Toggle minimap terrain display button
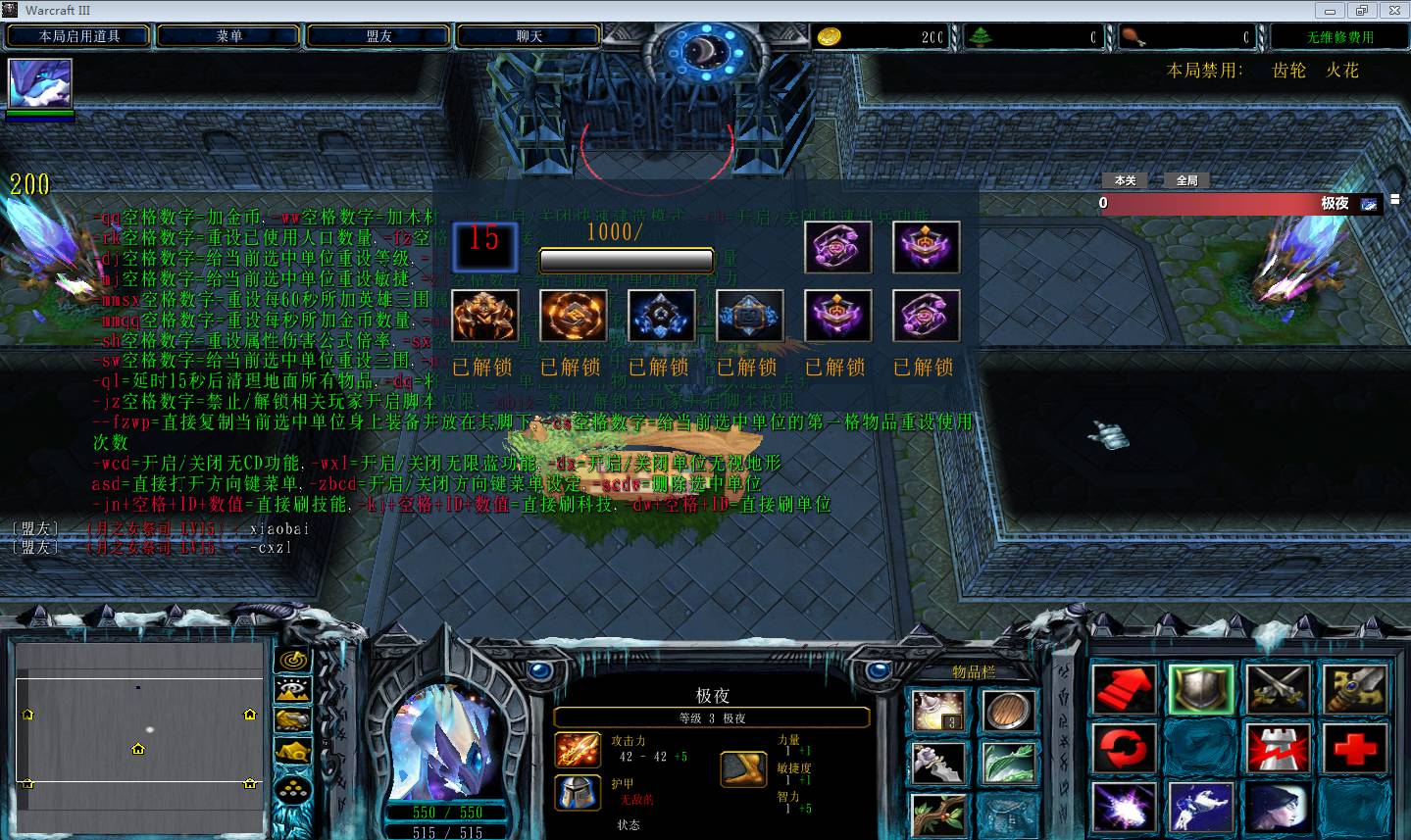This screenshot has width=1411, height=840. [x=293, y=691]
